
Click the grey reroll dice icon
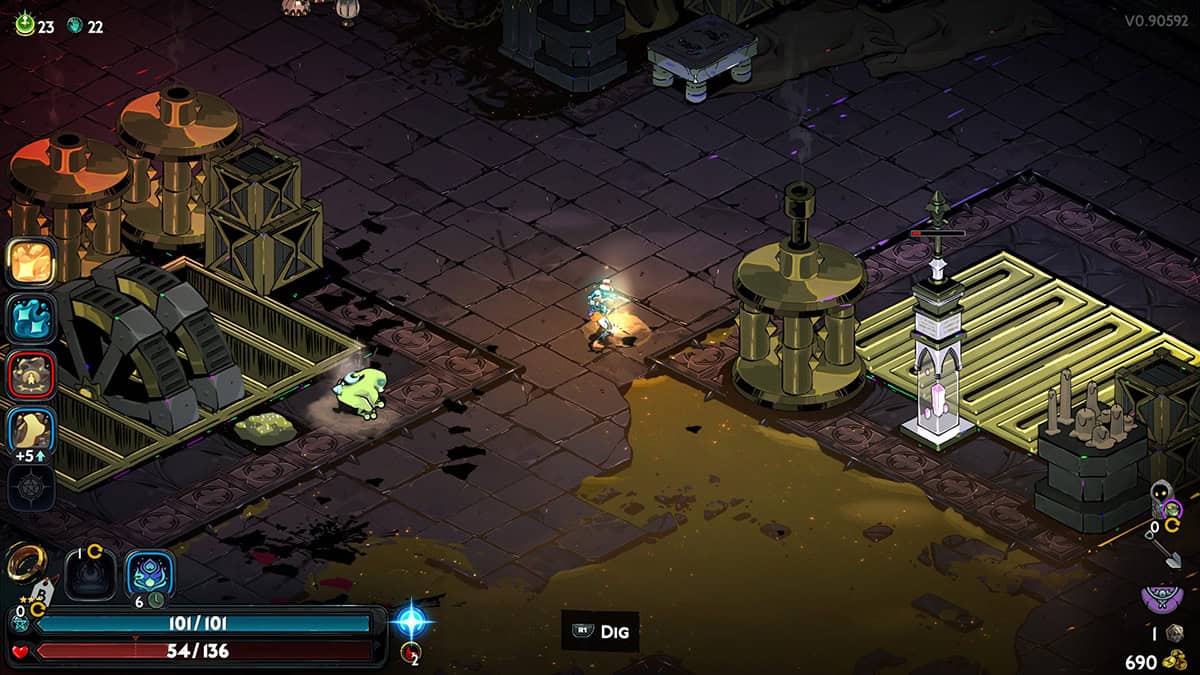click(x=1175, y=632)
